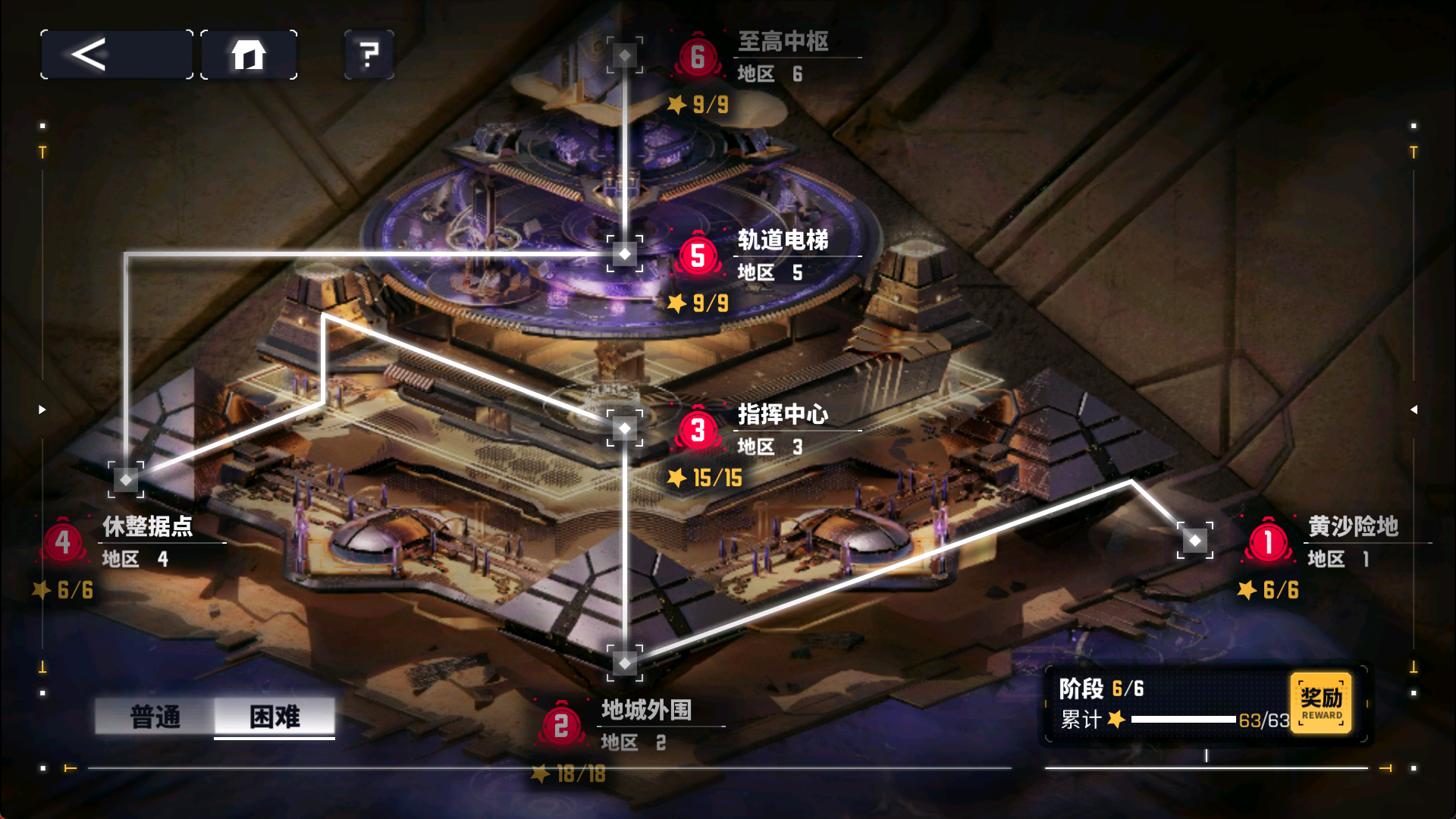Select the 指挥中心 waypoint diamond marker
The image size is (1456, 819).
point(624,428)
